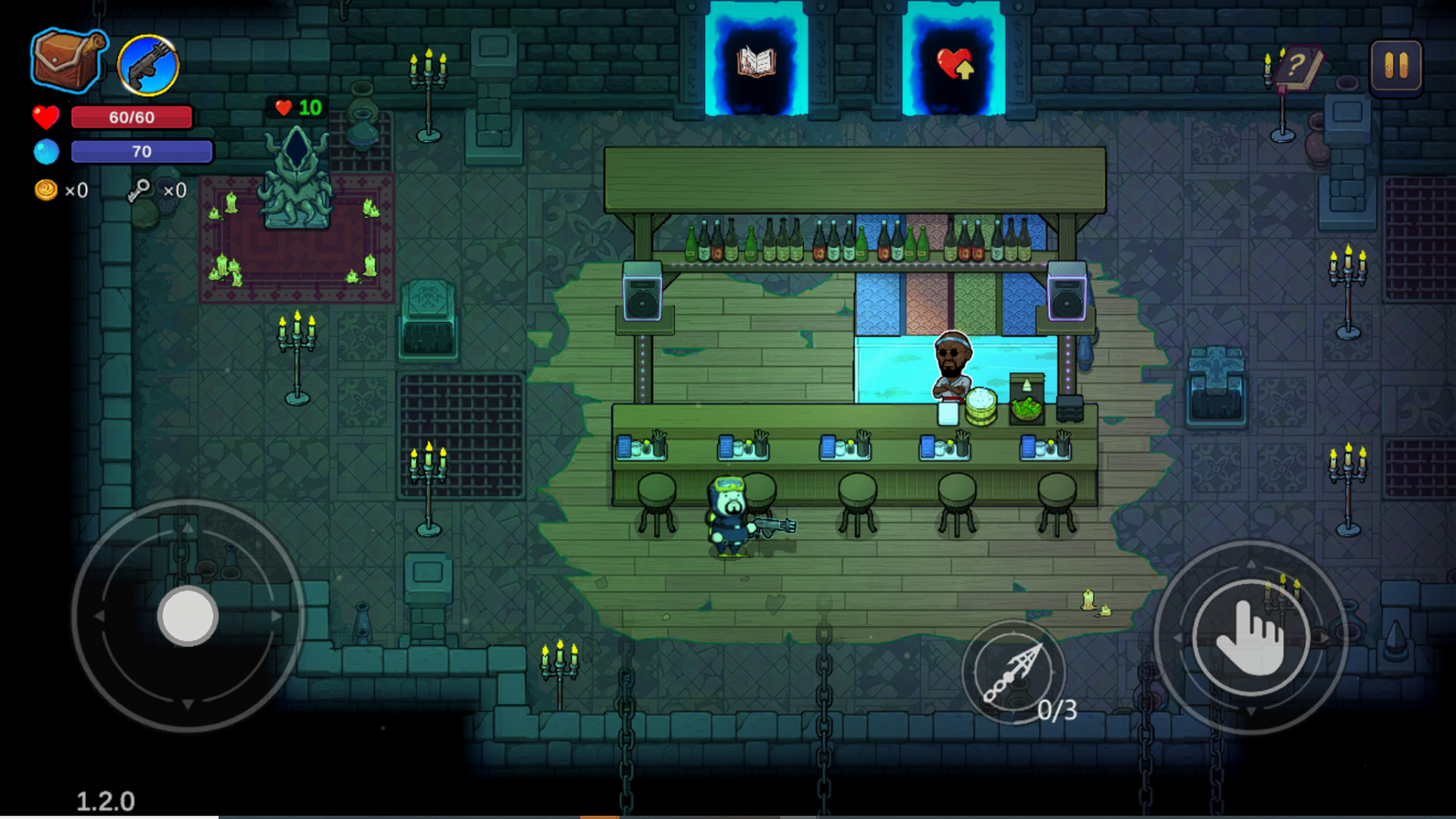Open the treasure chest inventory icon
1456x819 pixels.
coord(68,60)
